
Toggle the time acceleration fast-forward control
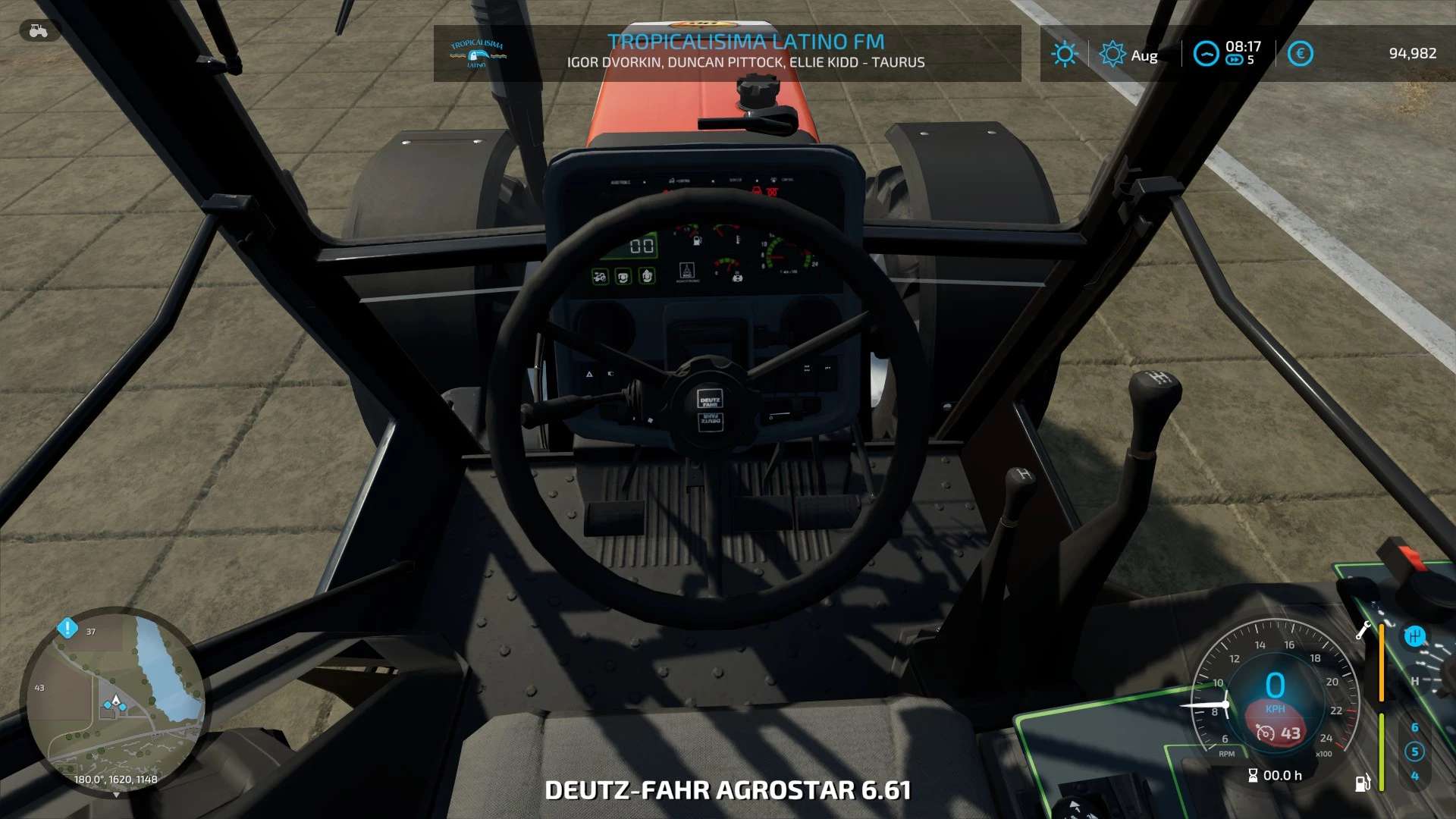coord(1235,61)
